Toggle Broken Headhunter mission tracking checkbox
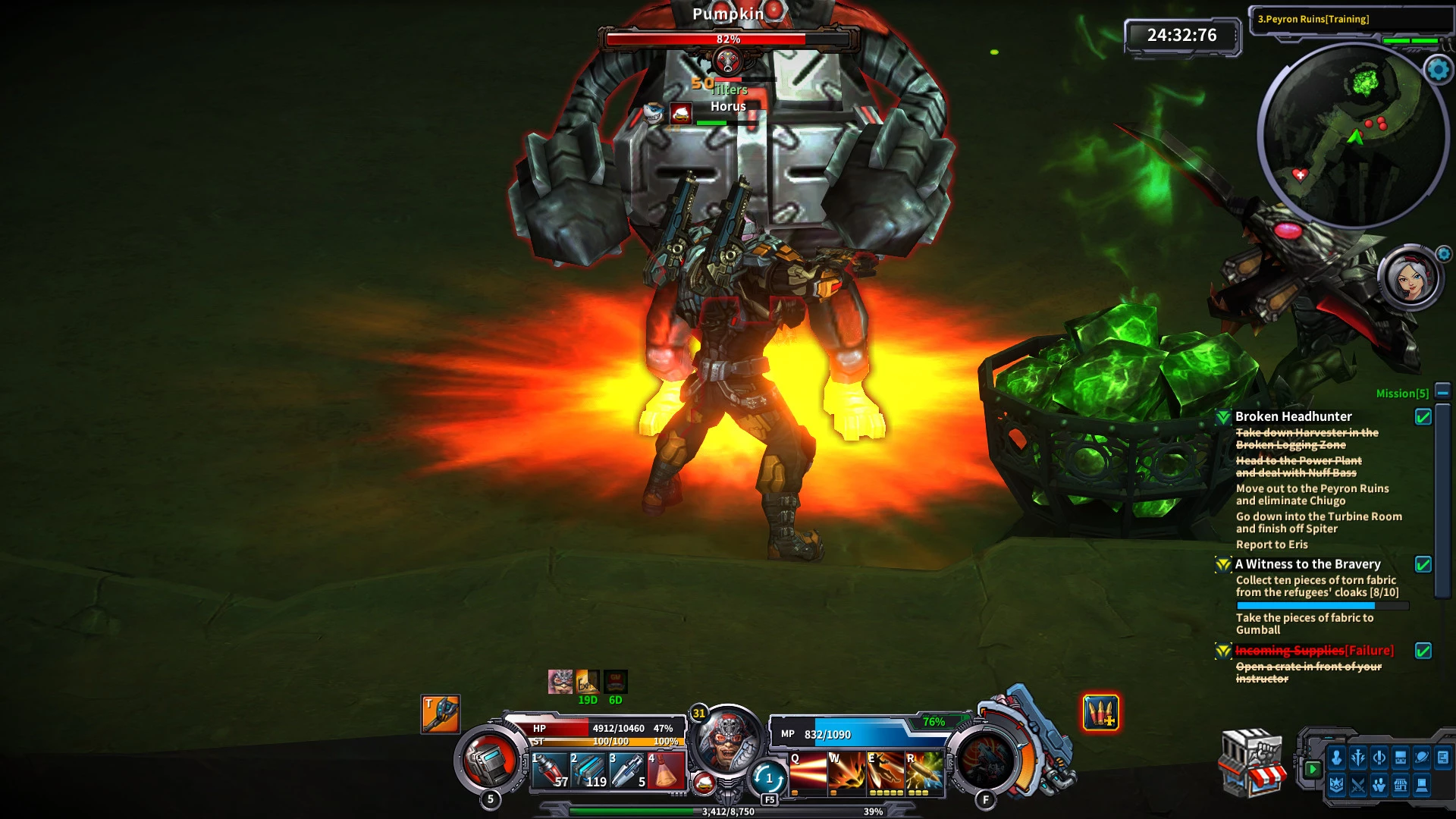Image resolution: width=1456 pixels, height=819 pixels. [x=1423, y=416]
